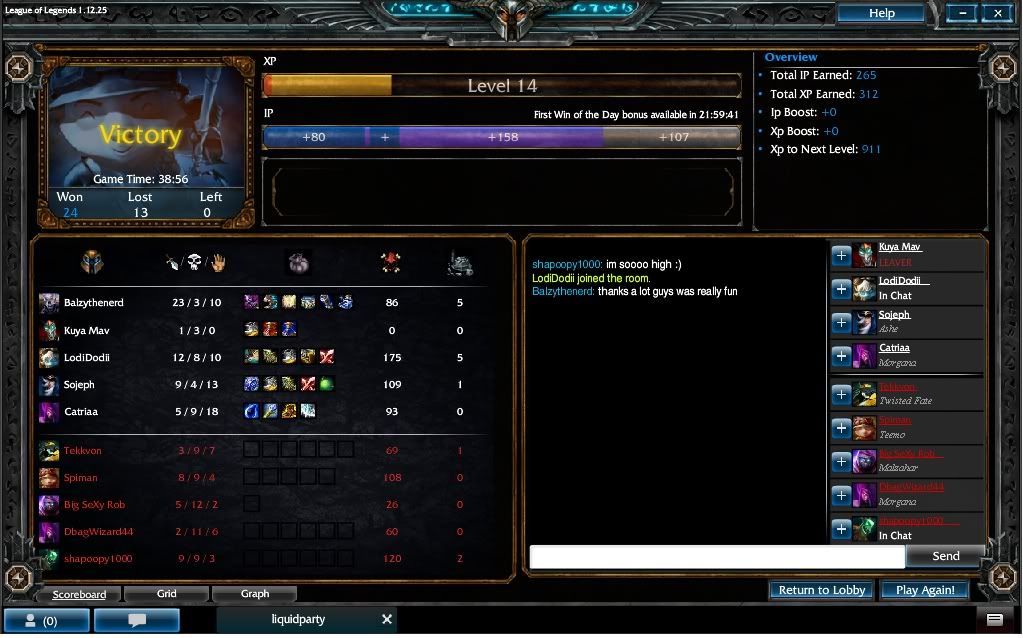Show the Graph tab

point(255,594)
